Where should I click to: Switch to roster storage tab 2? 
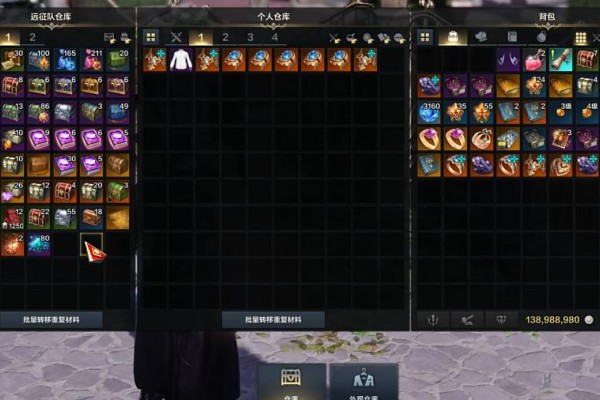(x=33, y=37)
